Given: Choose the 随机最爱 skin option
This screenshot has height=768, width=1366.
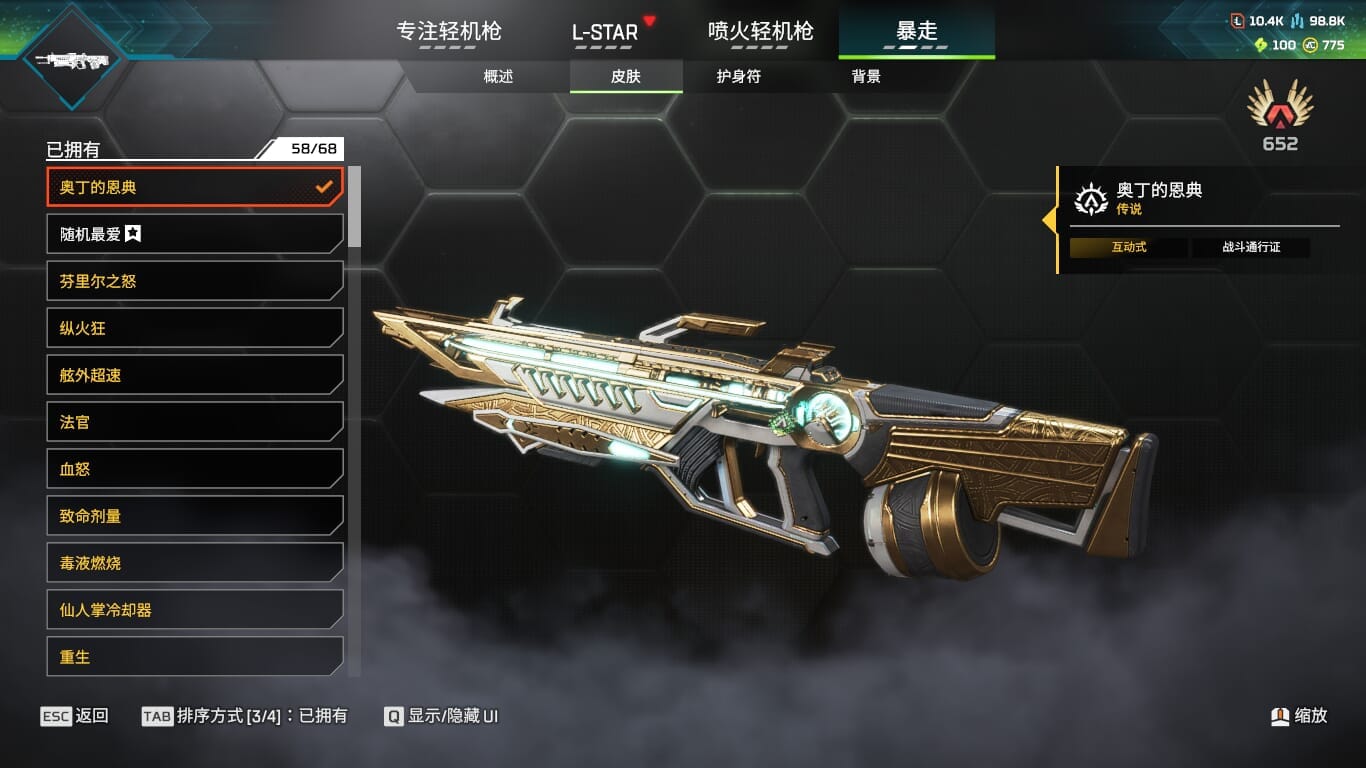Looking at the screenshot, I should 195,234.
